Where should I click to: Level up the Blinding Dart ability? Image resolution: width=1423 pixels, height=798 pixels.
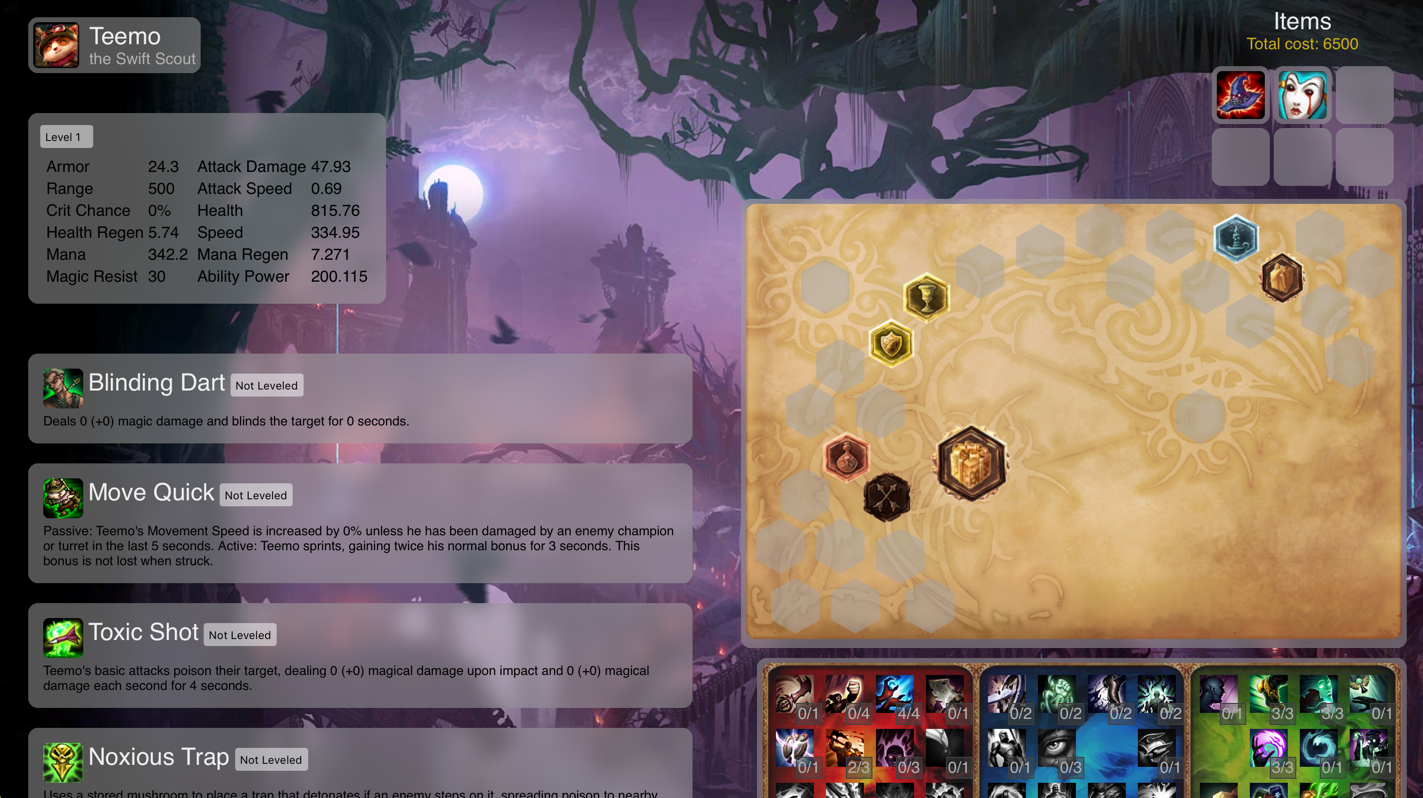[266, 386]
